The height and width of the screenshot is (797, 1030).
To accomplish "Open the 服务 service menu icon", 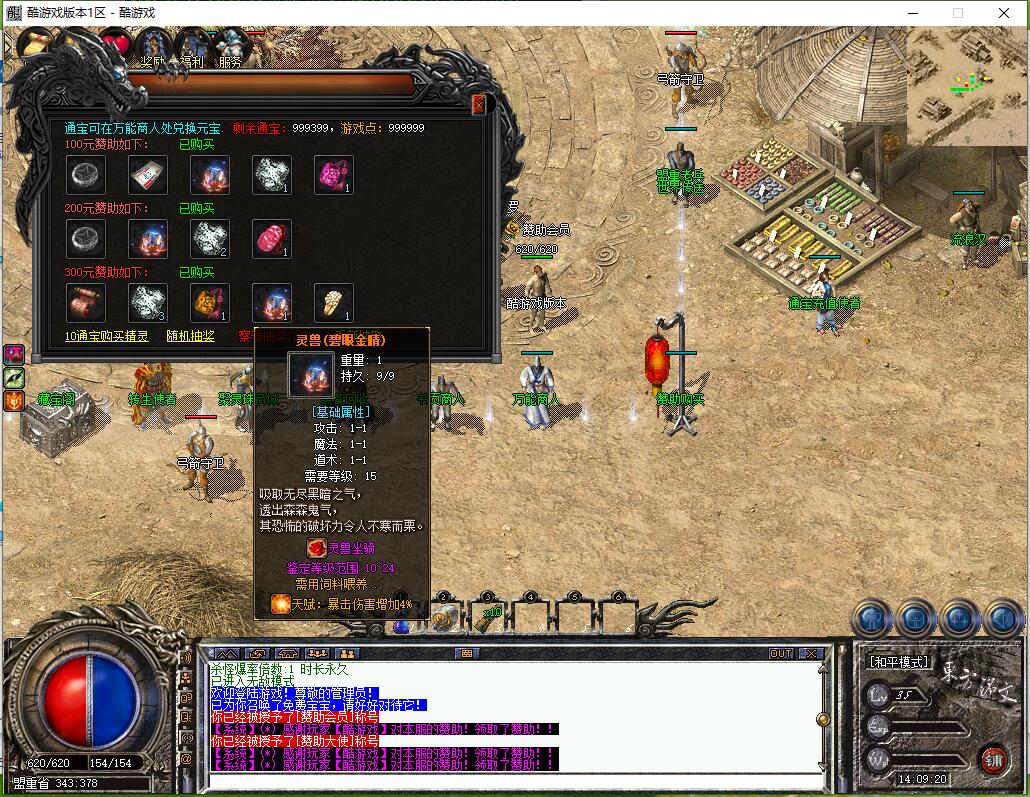I will click(230, 47).
